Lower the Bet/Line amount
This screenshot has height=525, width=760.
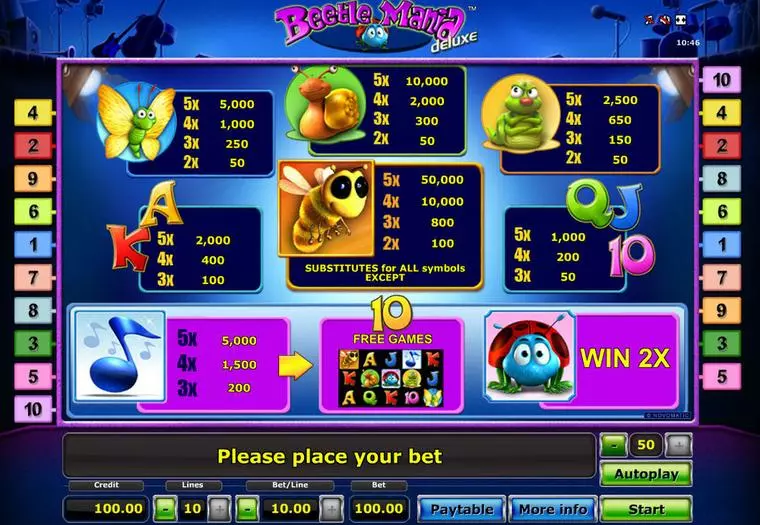pos(248,509)
